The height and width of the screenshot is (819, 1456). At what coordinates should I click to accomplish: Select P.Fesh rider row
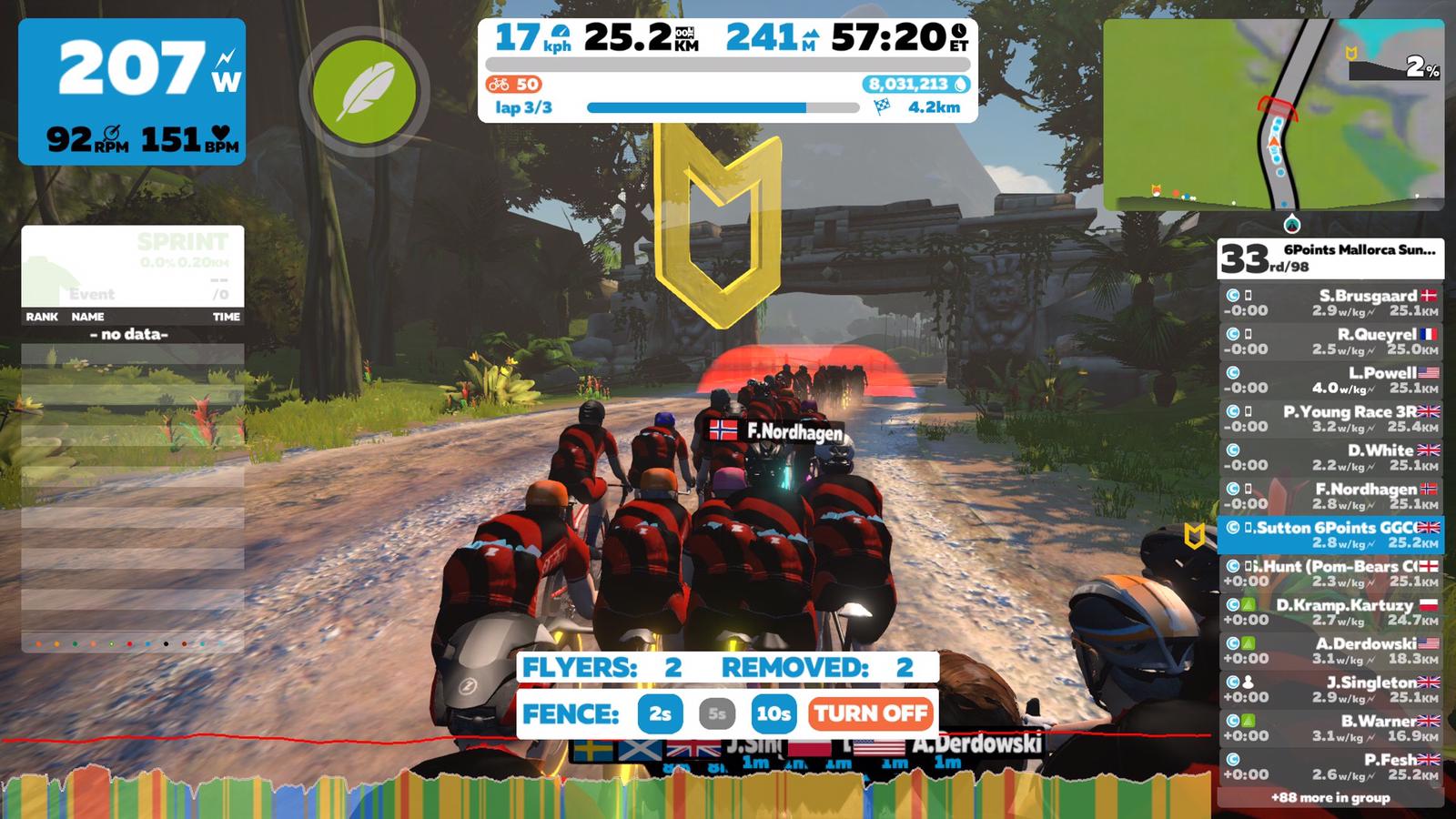[x=1330, y=767]
